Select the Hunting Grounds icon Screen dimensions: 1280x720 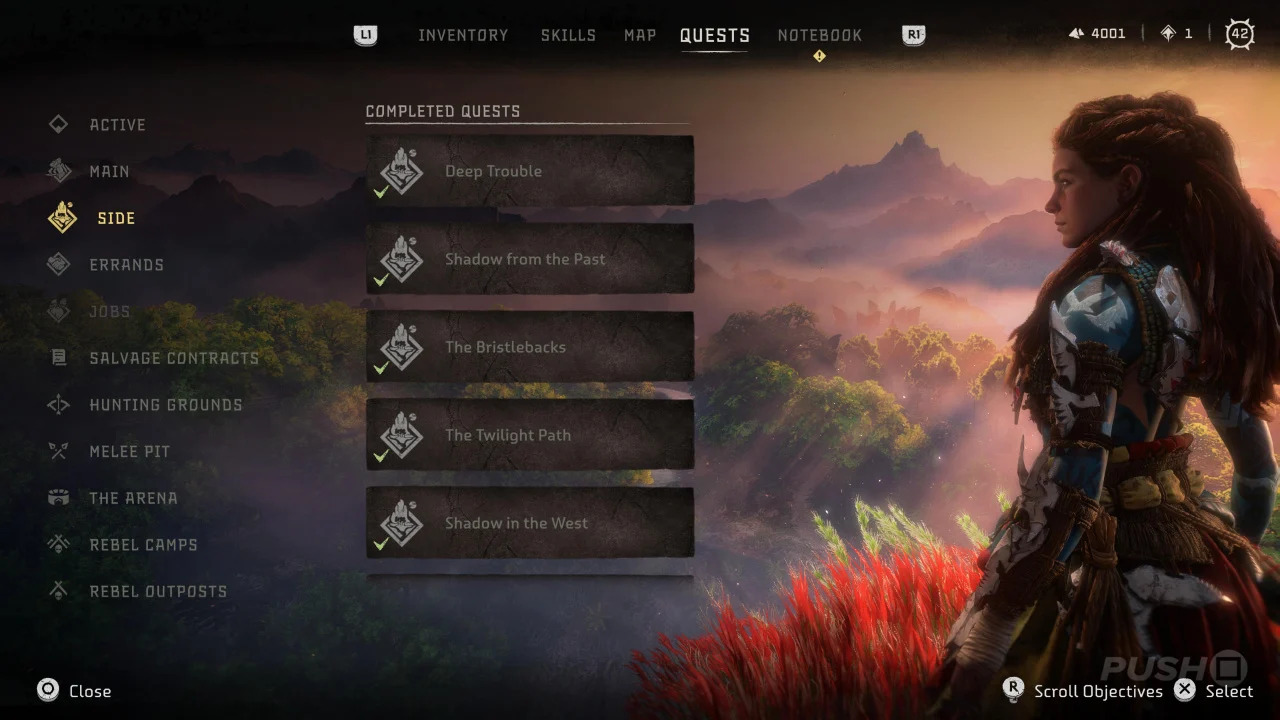click(59, 404)
